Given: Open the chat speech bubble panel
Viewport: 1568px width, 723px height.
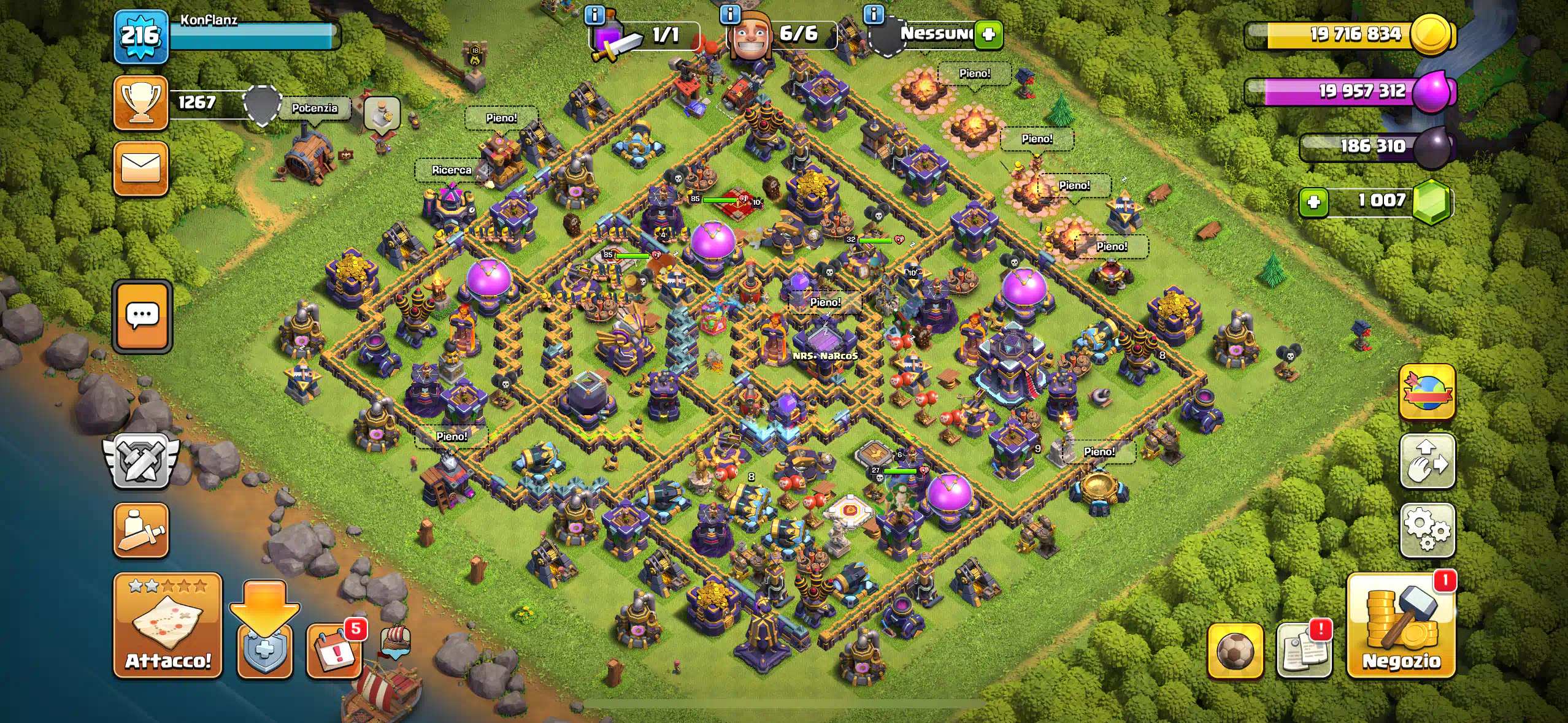Looking at the screenshot, I should tap(142, 316).
